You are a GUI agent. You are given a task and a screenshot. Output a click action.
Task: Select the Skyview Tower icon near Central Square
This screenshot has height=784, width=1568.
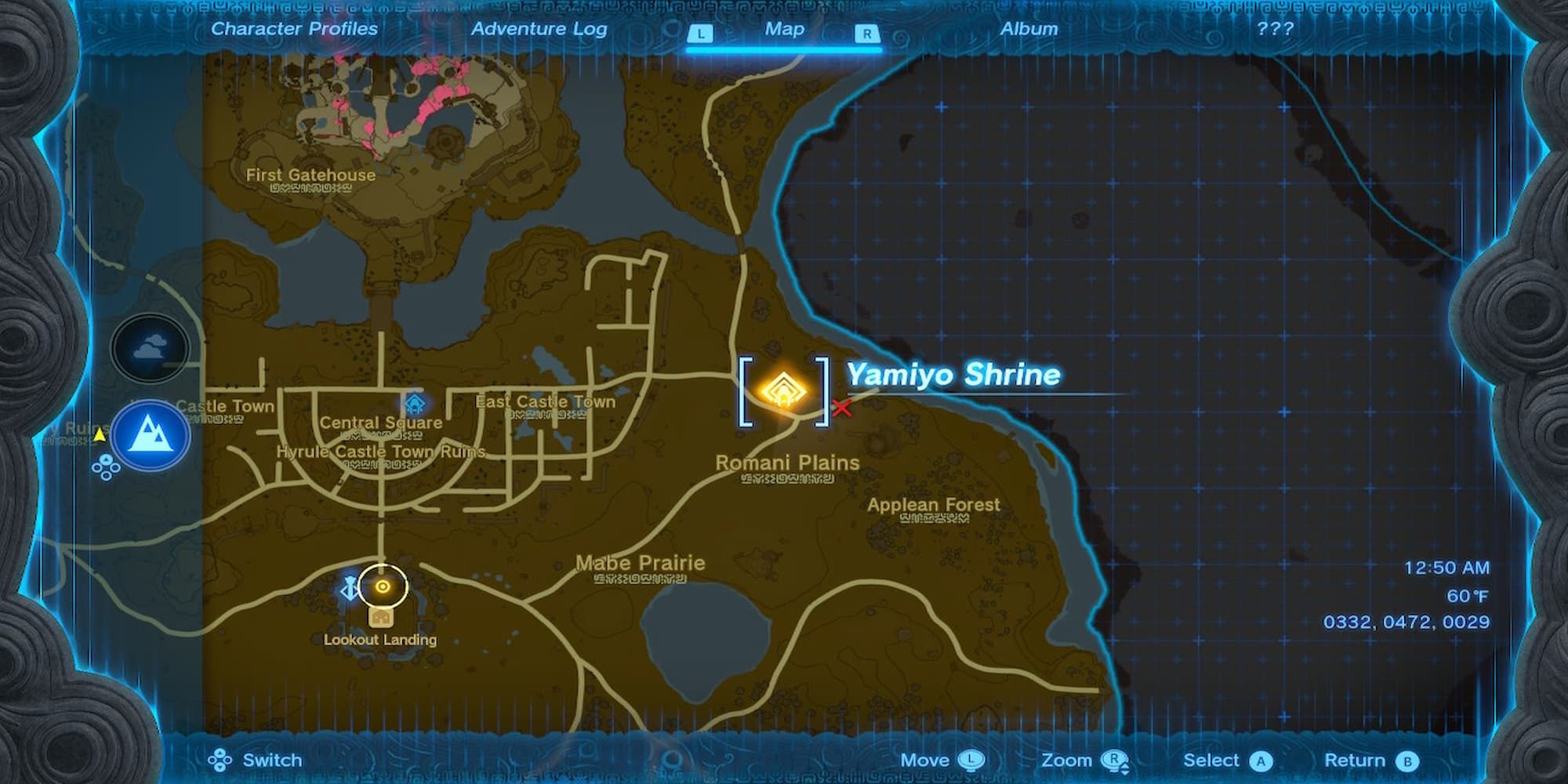coord(414,401)
